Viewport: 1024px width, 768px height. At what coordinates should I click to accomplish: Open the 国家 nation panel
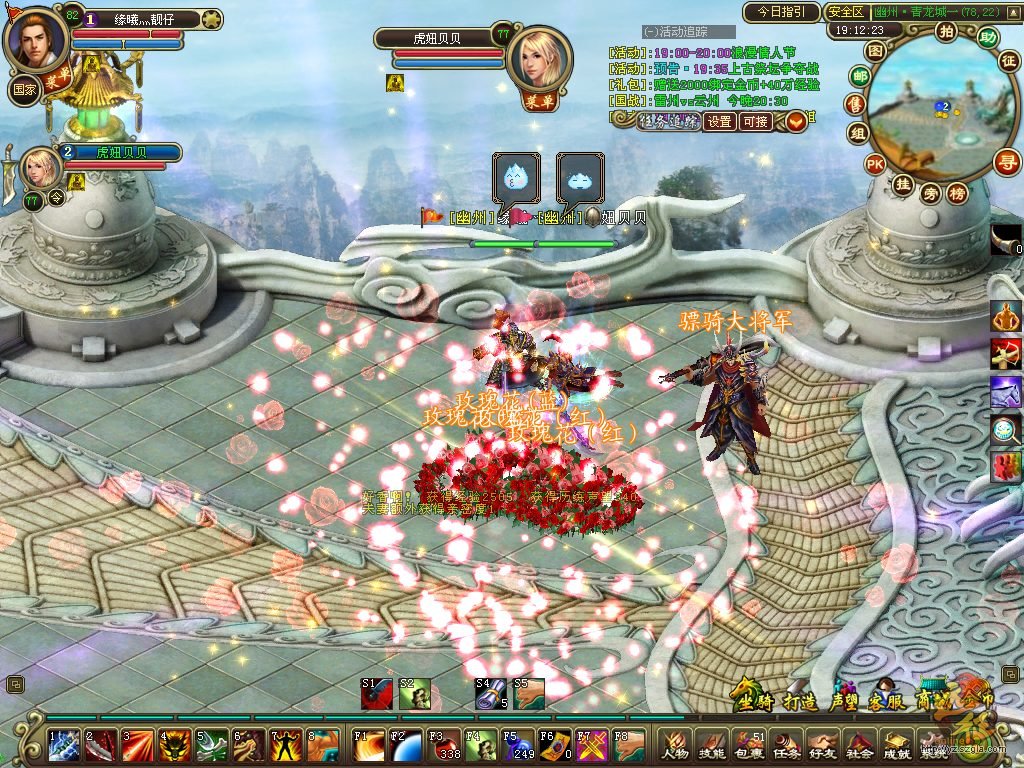coord(24,88)
